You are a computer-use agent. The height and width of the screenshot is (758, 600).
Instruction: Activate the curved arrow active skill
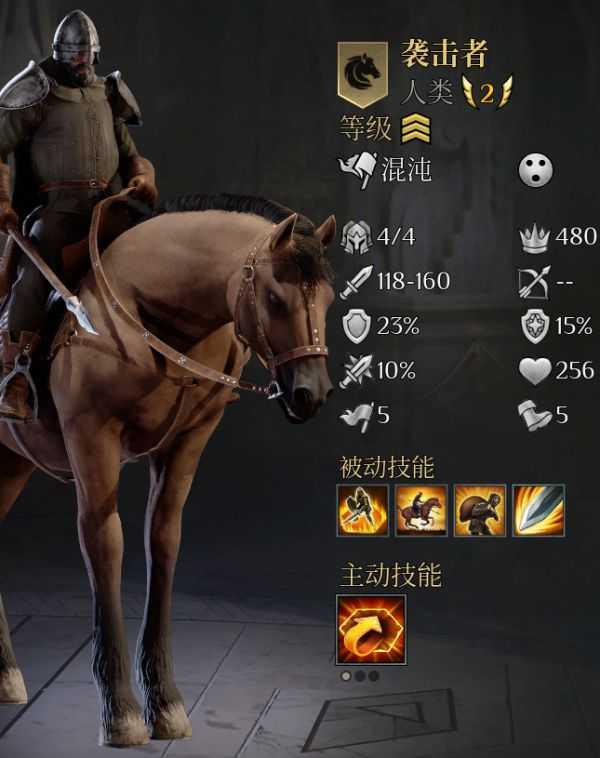point(372,629)
